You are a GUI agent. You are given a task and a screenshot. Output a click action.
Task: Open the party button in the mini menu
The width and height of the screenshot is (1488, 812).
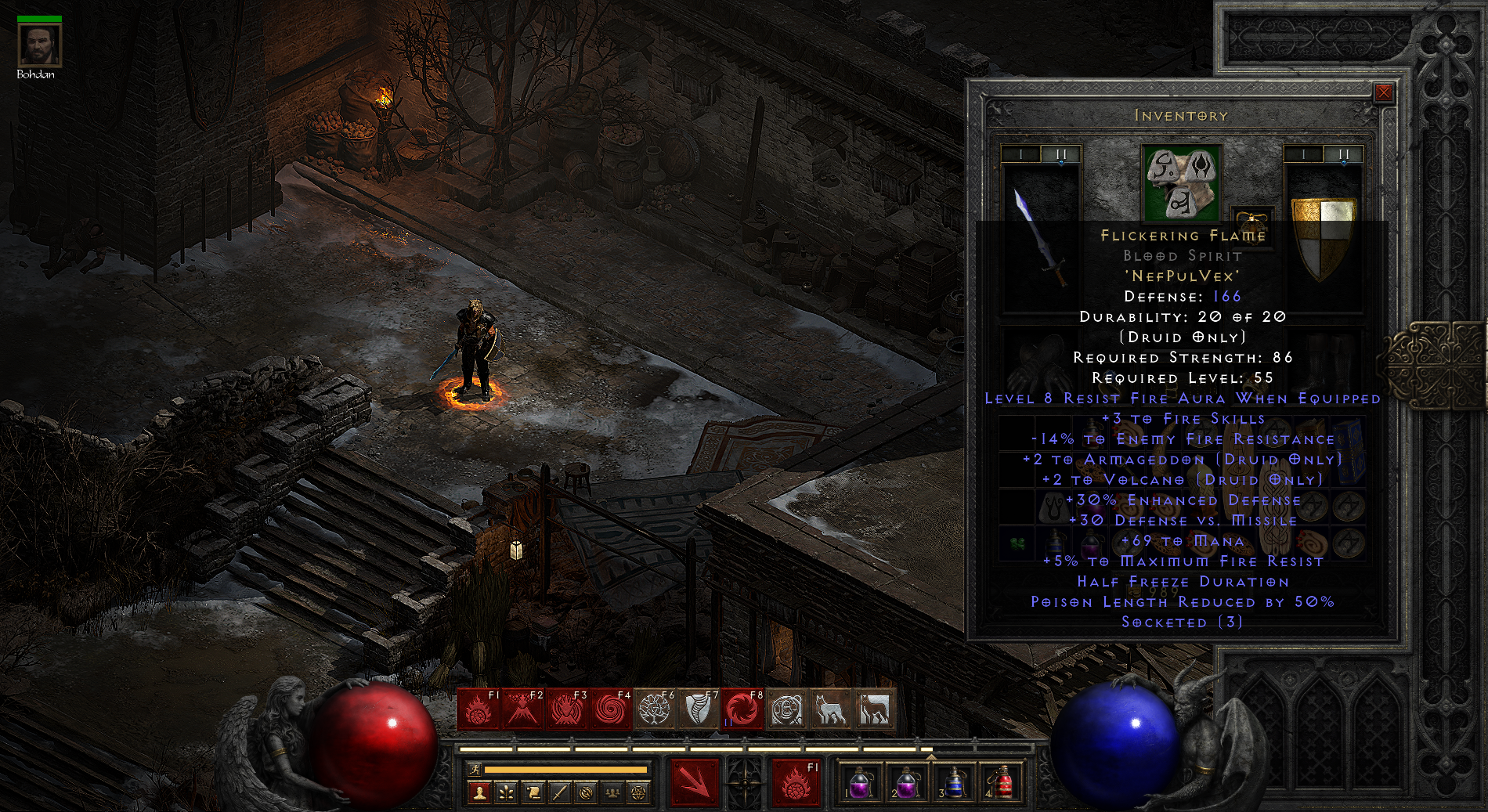612,793
